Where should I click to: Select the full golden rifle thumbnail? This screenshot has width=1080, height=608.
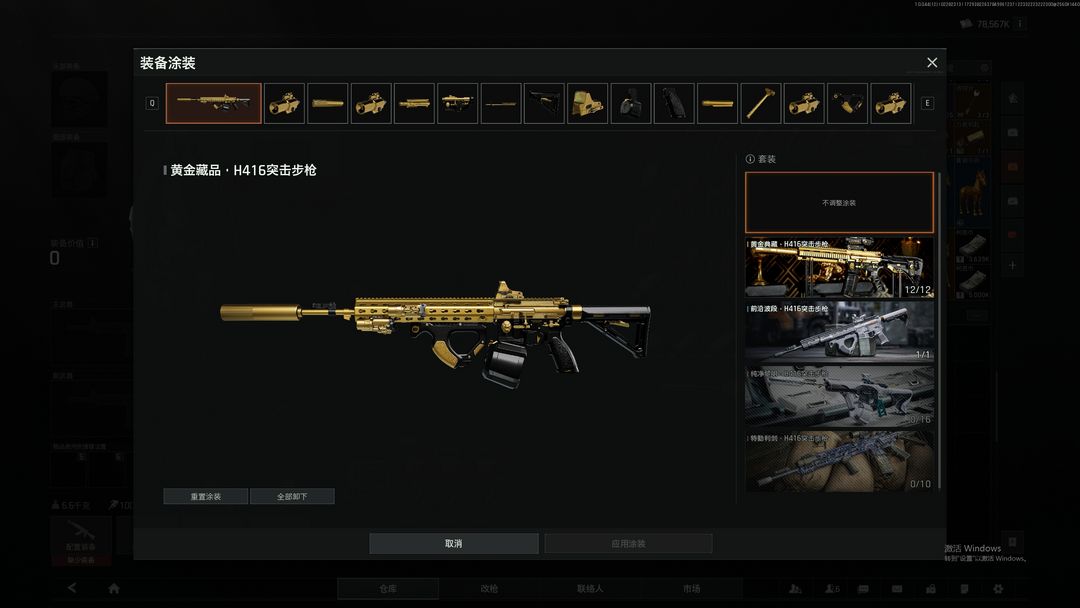coord(214,104)
